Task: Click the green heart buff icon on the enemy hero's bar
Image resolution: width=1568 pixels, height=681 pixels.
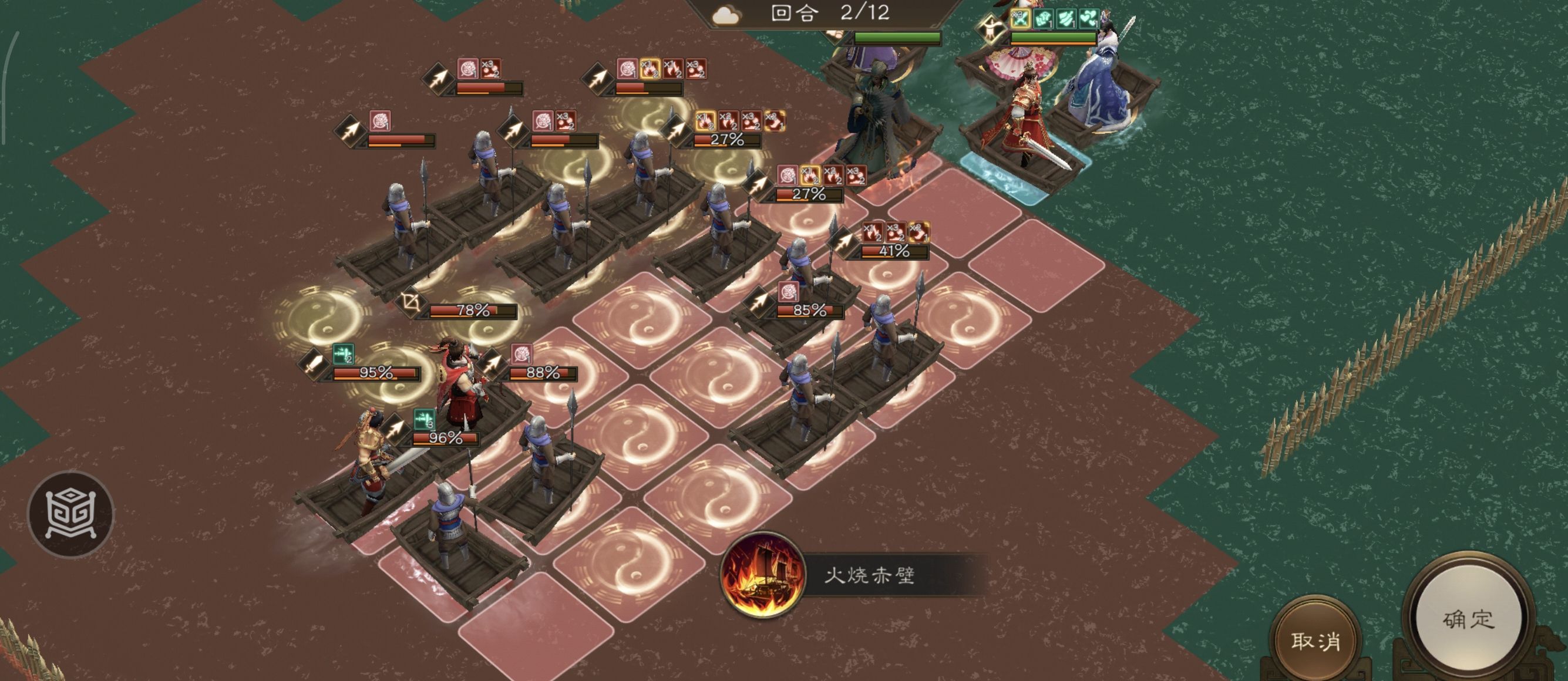Action: [x=1089, y=18]
